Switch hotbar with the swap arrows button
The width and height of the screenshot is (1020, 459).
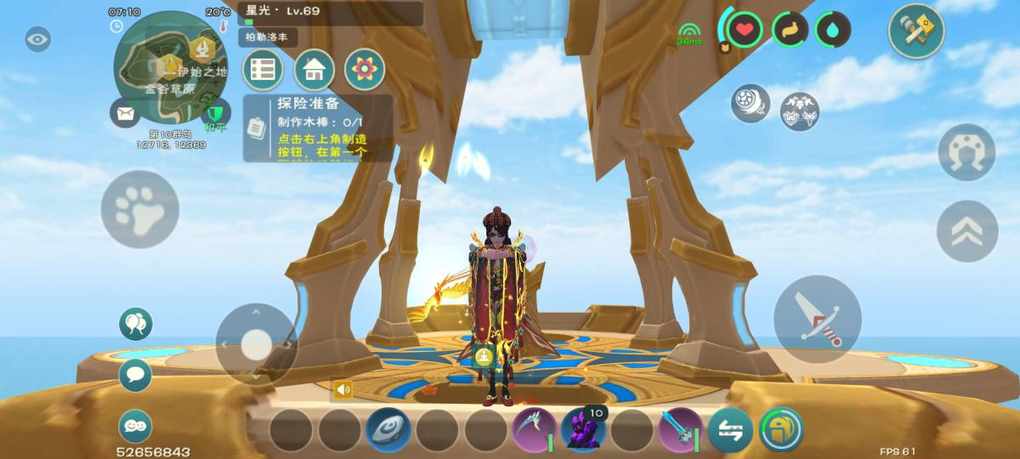(x=730, y=430)
